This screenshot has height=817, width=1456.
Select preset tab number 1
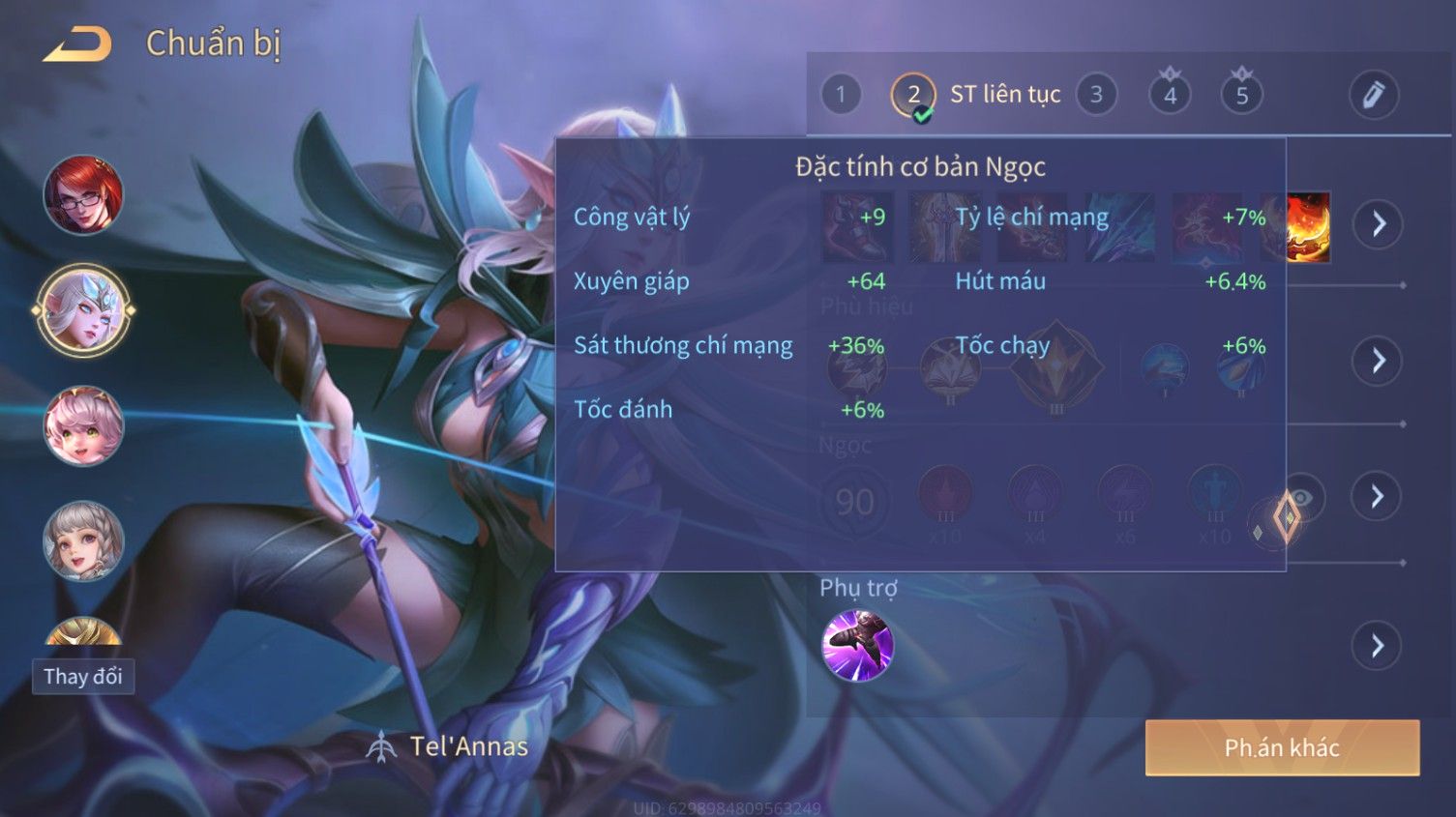[x=840, y=95]
